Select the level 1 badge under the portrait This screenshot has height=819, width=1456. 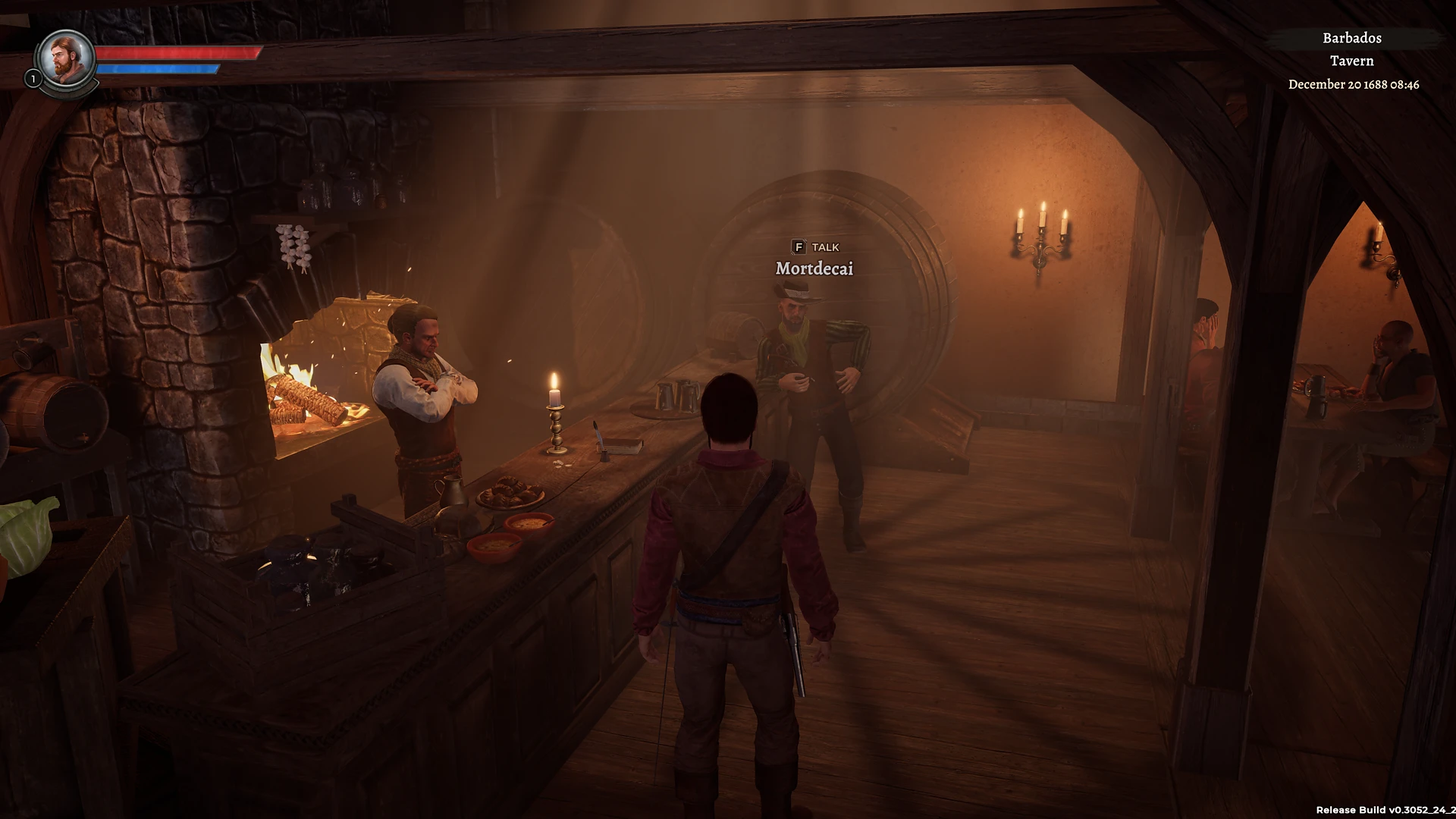pyautogui.click(x=33, y=78)
